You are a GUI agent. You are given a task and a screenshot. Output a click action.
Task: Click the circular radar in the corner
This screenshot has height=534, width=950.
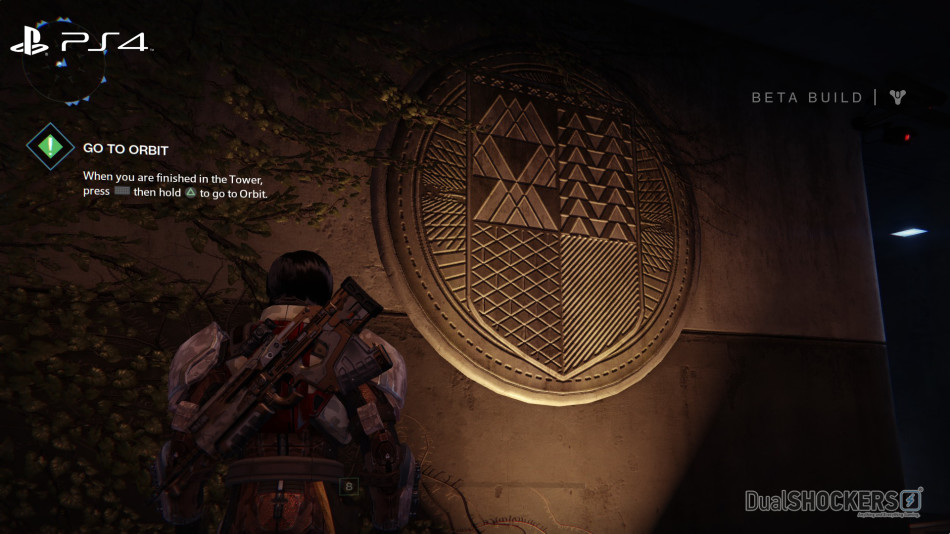[x=64, y=62]
